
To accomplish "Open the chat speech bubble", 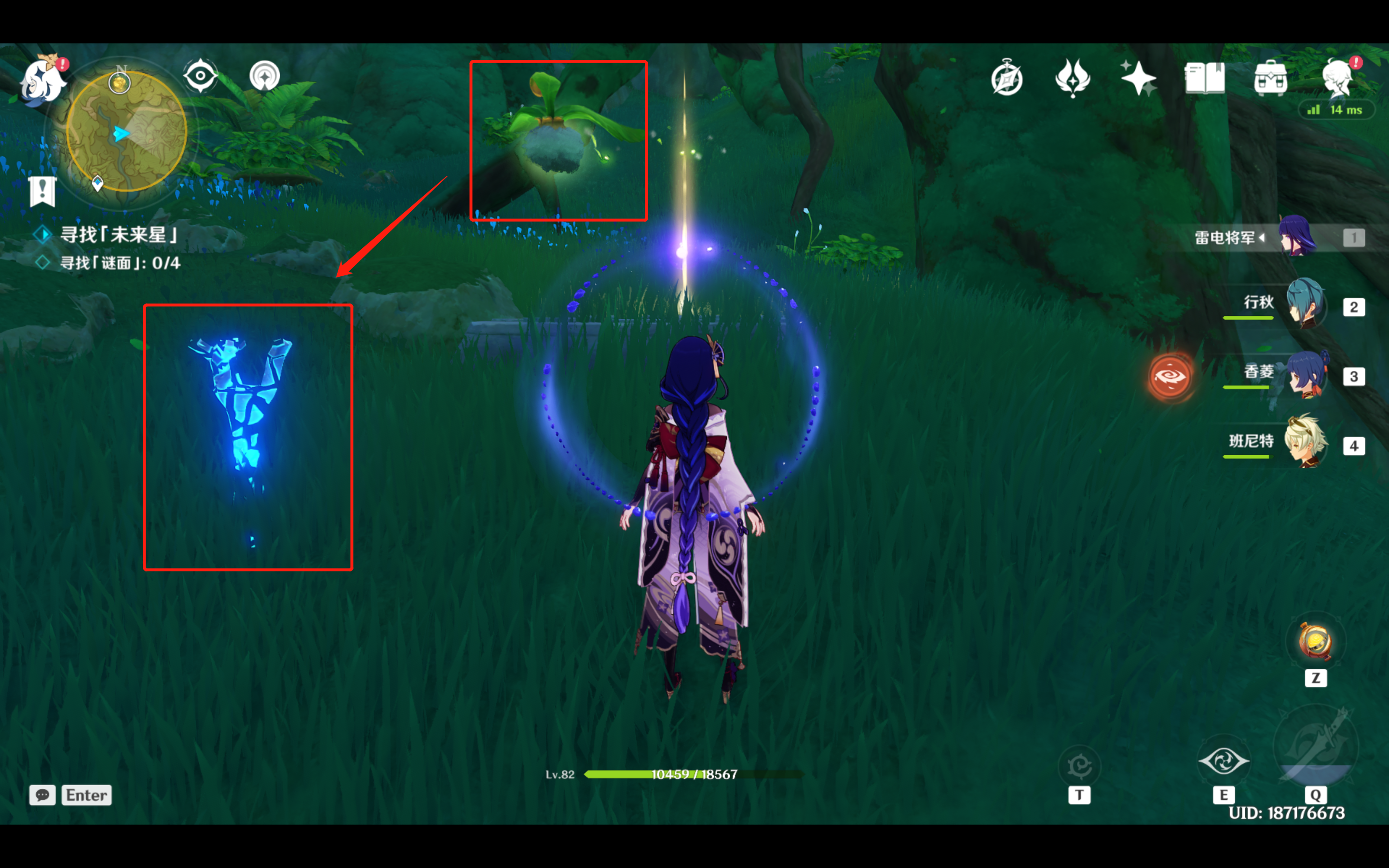I will coord(42,795).
